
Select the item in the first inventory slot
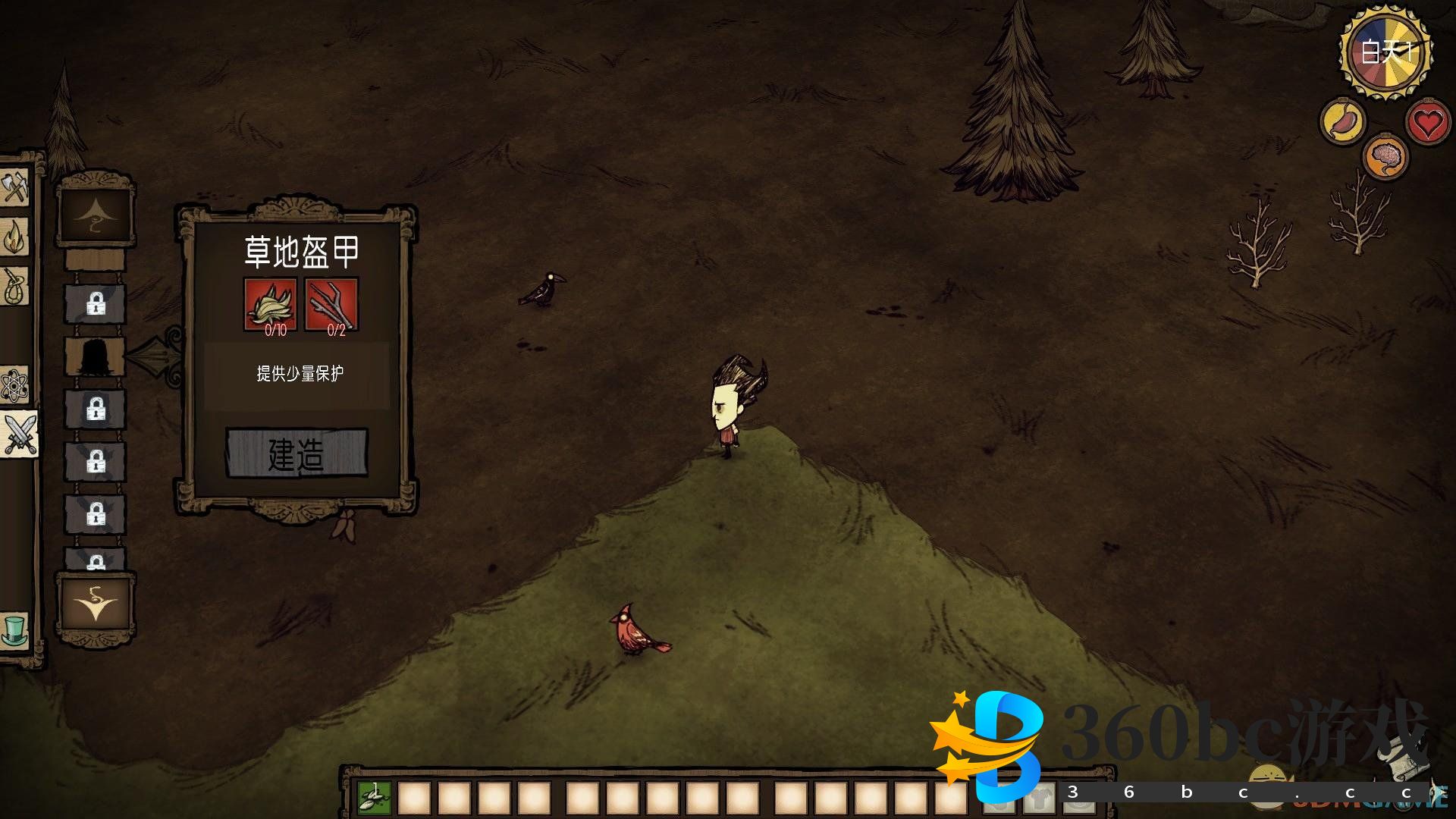375,797
